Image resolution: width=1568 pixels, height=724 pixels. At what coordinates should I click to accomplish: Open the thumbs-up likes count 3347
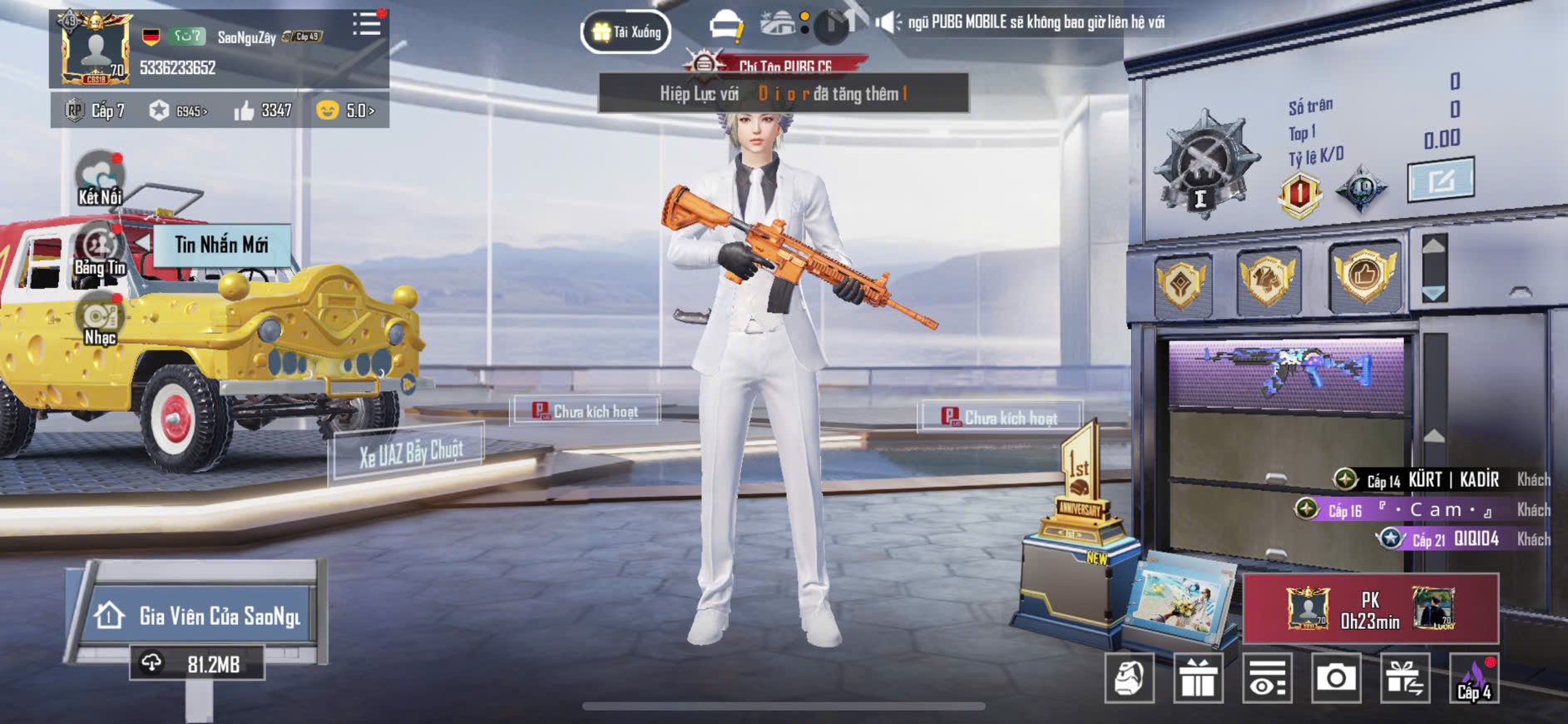(x=263, y=111)
